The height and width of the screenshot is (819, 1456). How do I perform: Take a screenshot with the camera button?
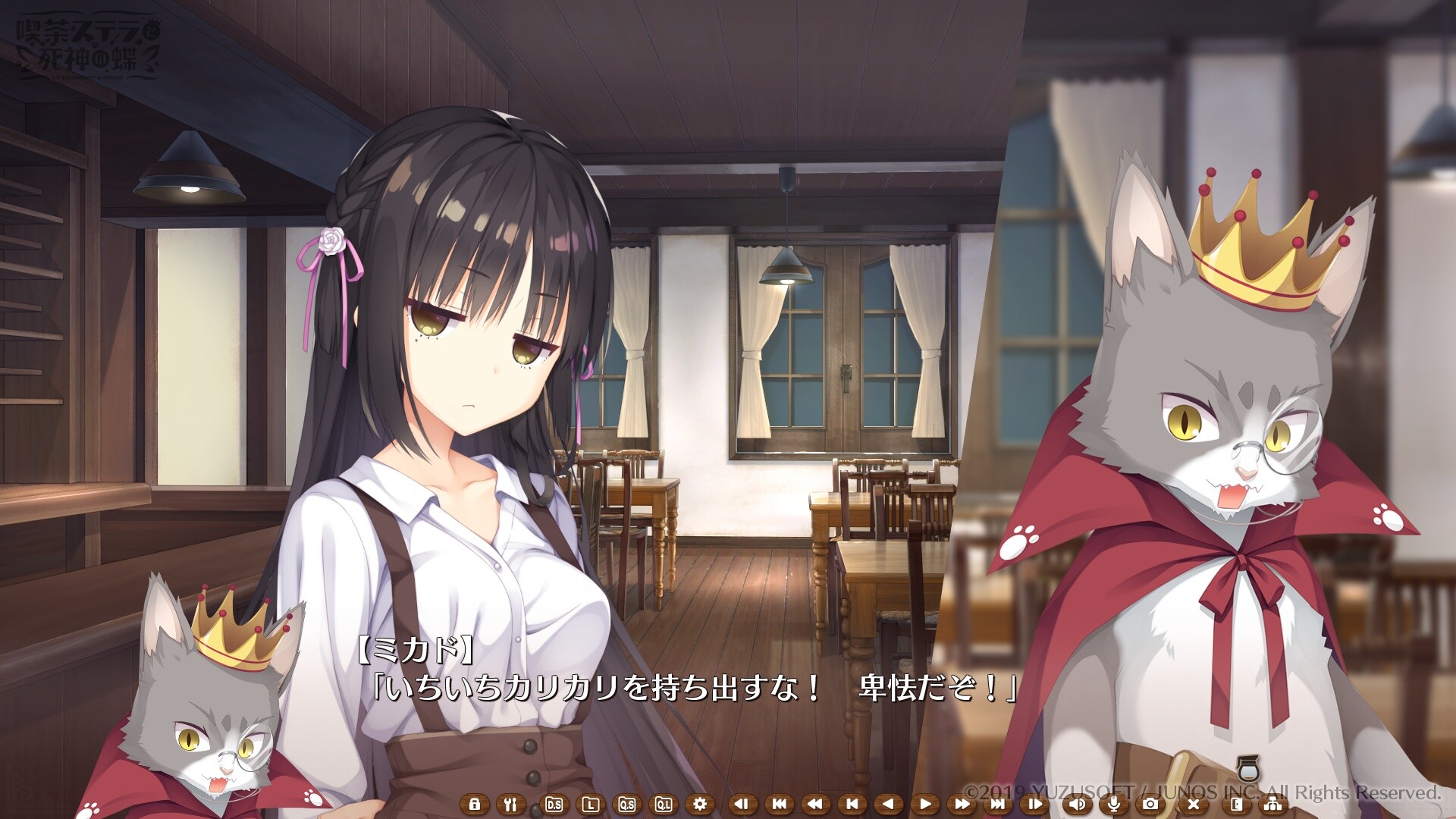[x=1150, y=804]
